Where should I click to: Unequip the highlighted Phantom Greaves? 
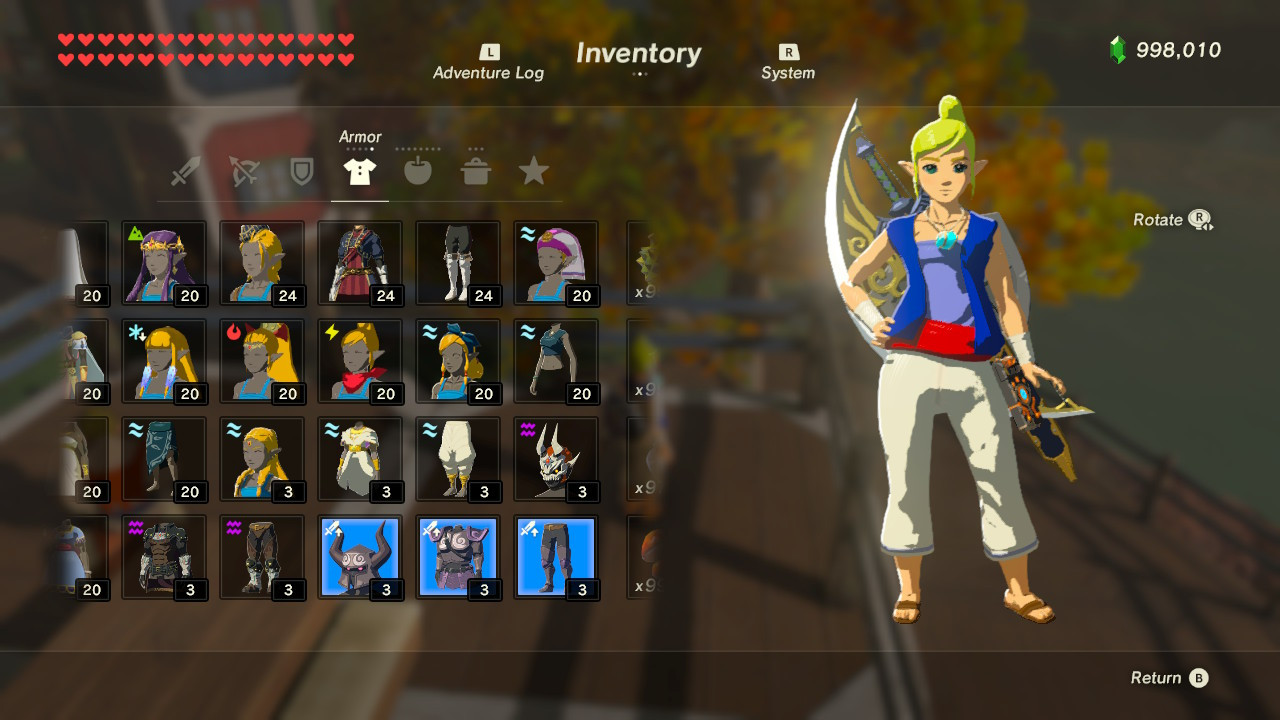click(x=555, y=557)
